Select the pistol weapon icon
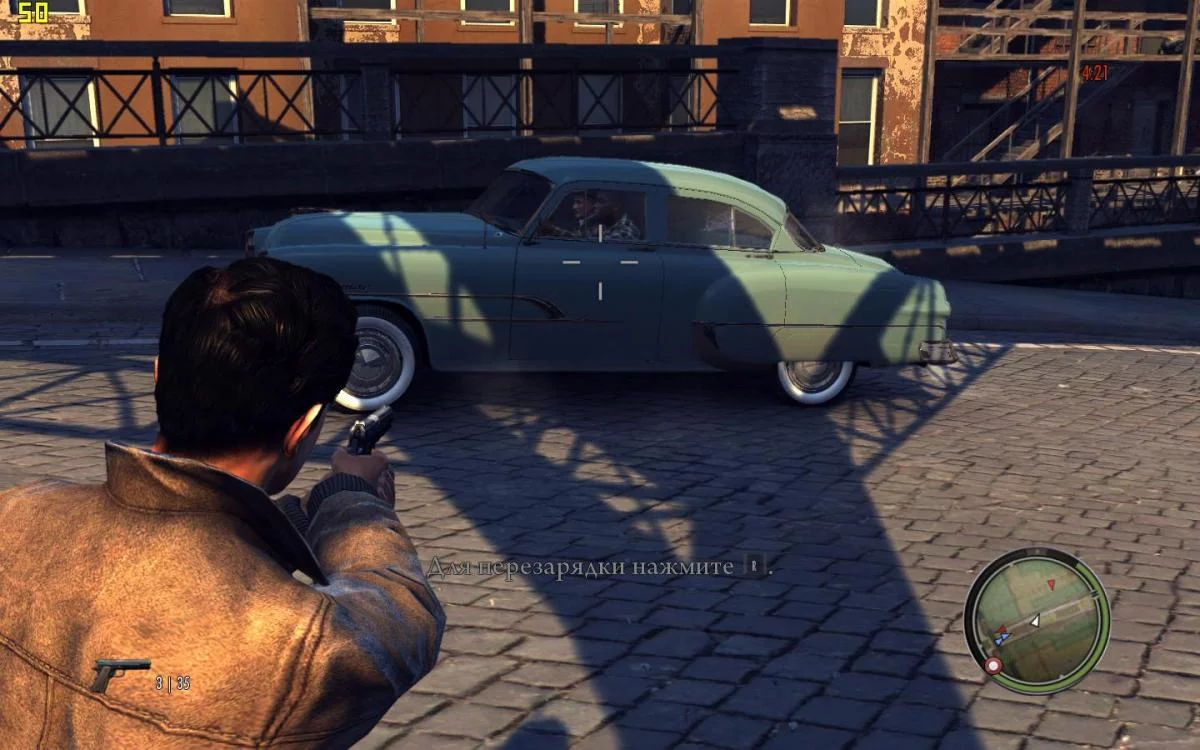This screenshot has height=750, width=1200. tap(120, 673)
